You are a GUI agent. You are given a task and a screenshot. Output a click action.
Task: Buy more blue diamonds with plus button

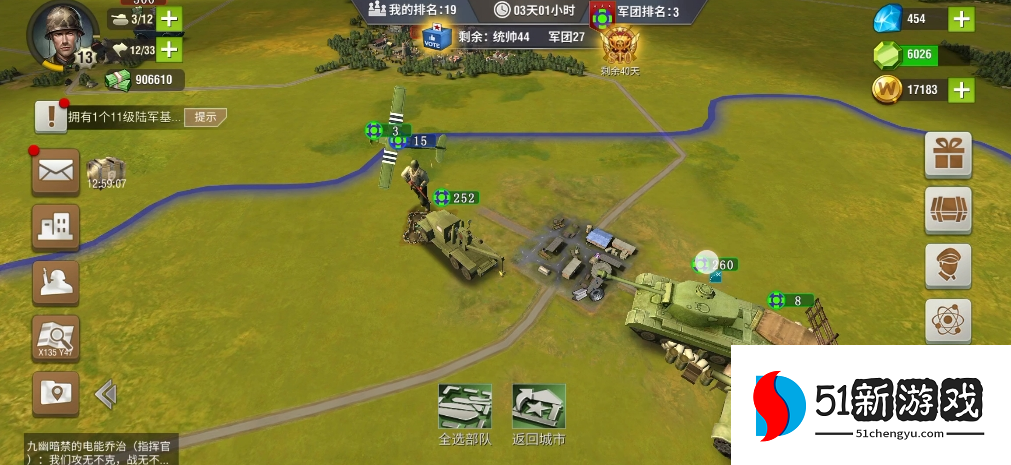coord(961,19)
